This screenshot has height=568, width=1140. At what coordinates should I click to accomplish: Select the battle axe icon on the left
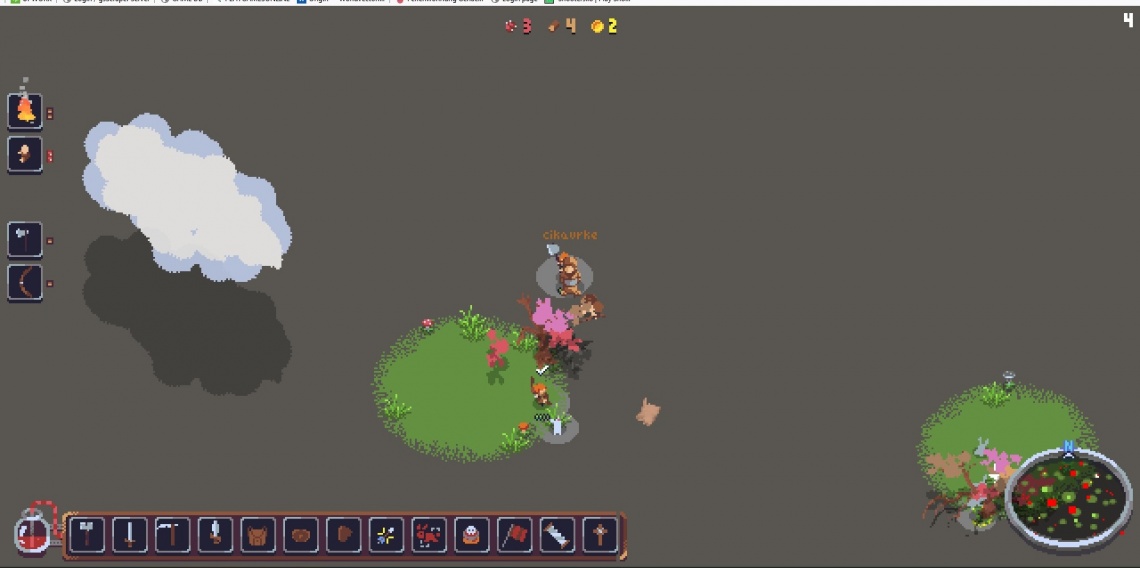(25, 239)
